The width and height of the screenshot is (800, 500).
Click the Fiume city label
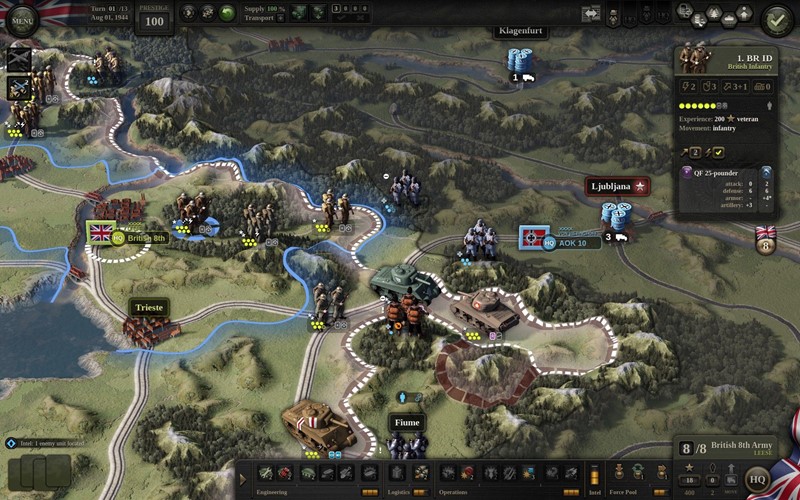pos(407,422)
